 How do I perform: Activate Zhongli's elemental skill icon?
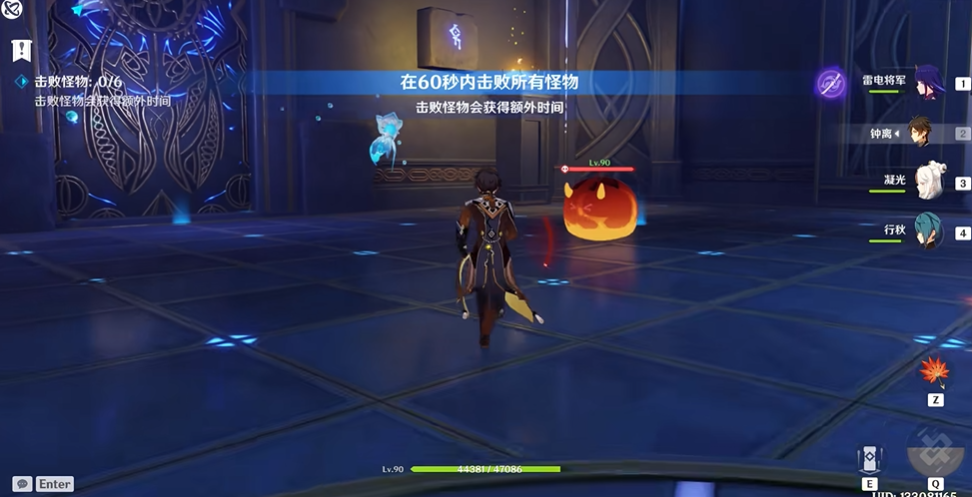tap(869, 459)
